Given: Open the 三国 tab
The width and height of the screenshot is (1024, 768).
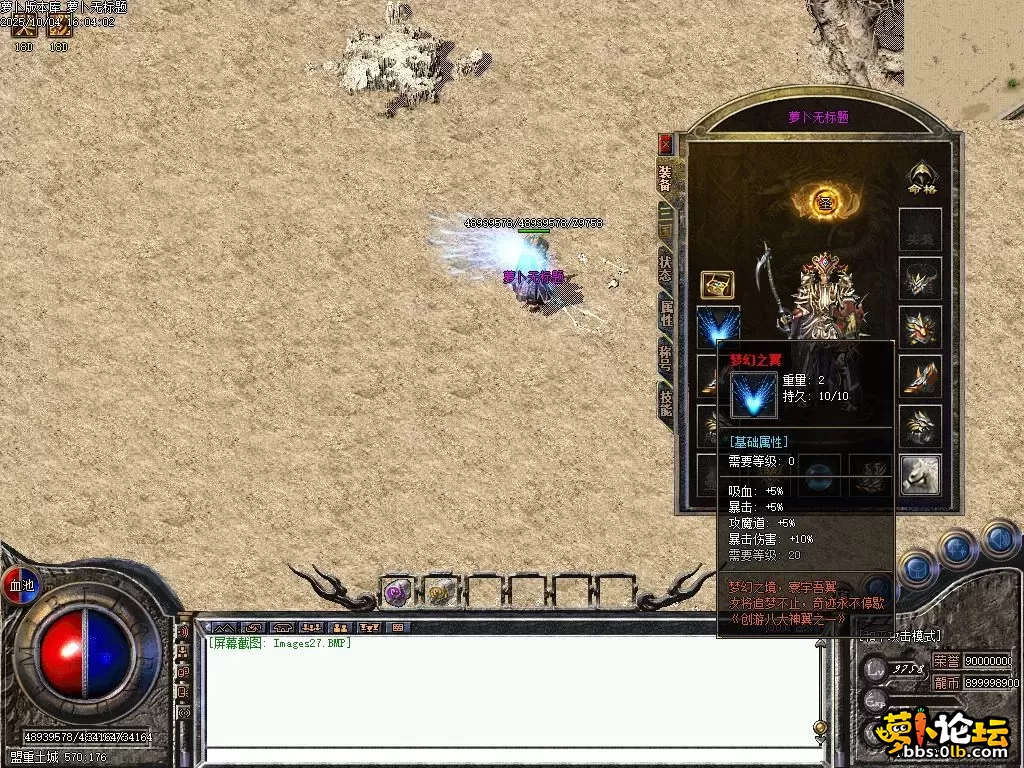Looking at the screenshot, I should [666, 223].
